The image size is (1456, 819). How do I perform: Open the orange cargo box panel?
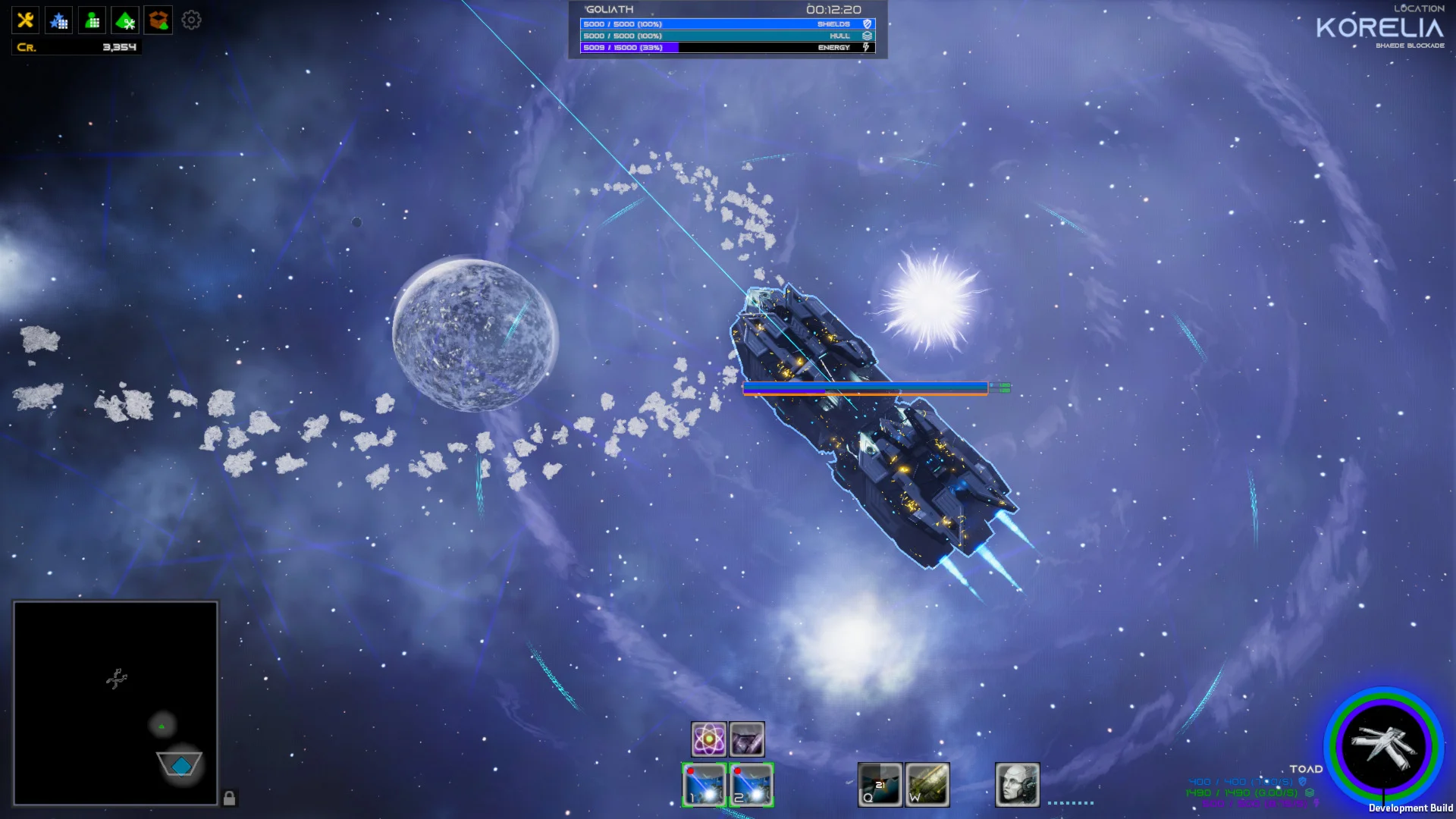(x=158, y=20)
